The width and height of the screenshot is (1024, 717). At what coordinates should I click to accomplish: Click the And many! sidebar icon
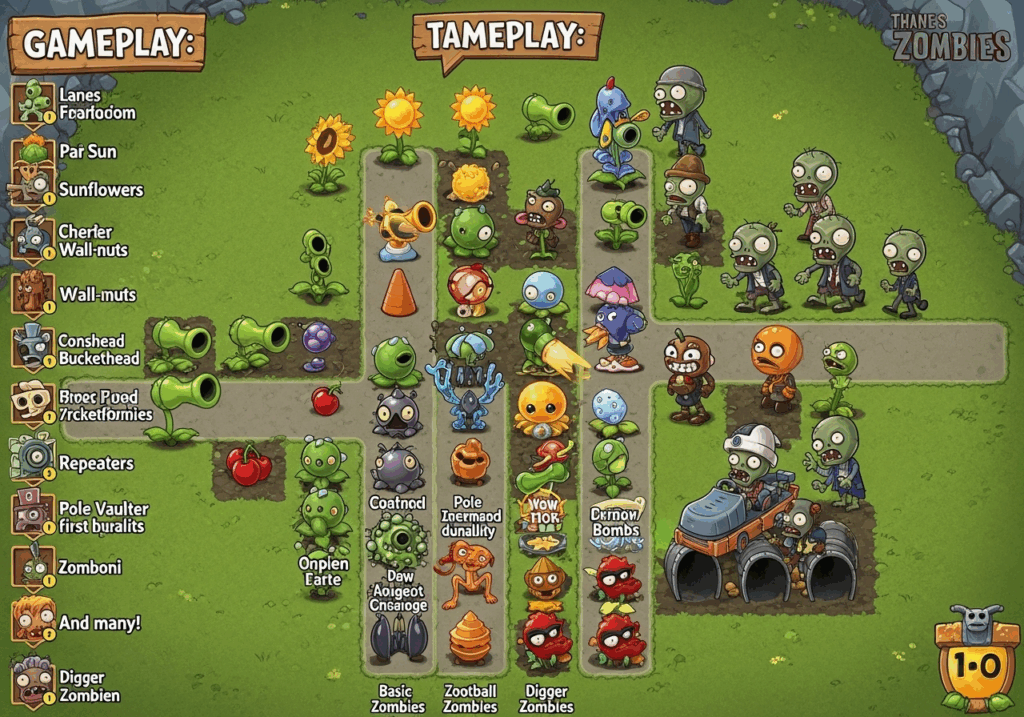tap(33, 620)
